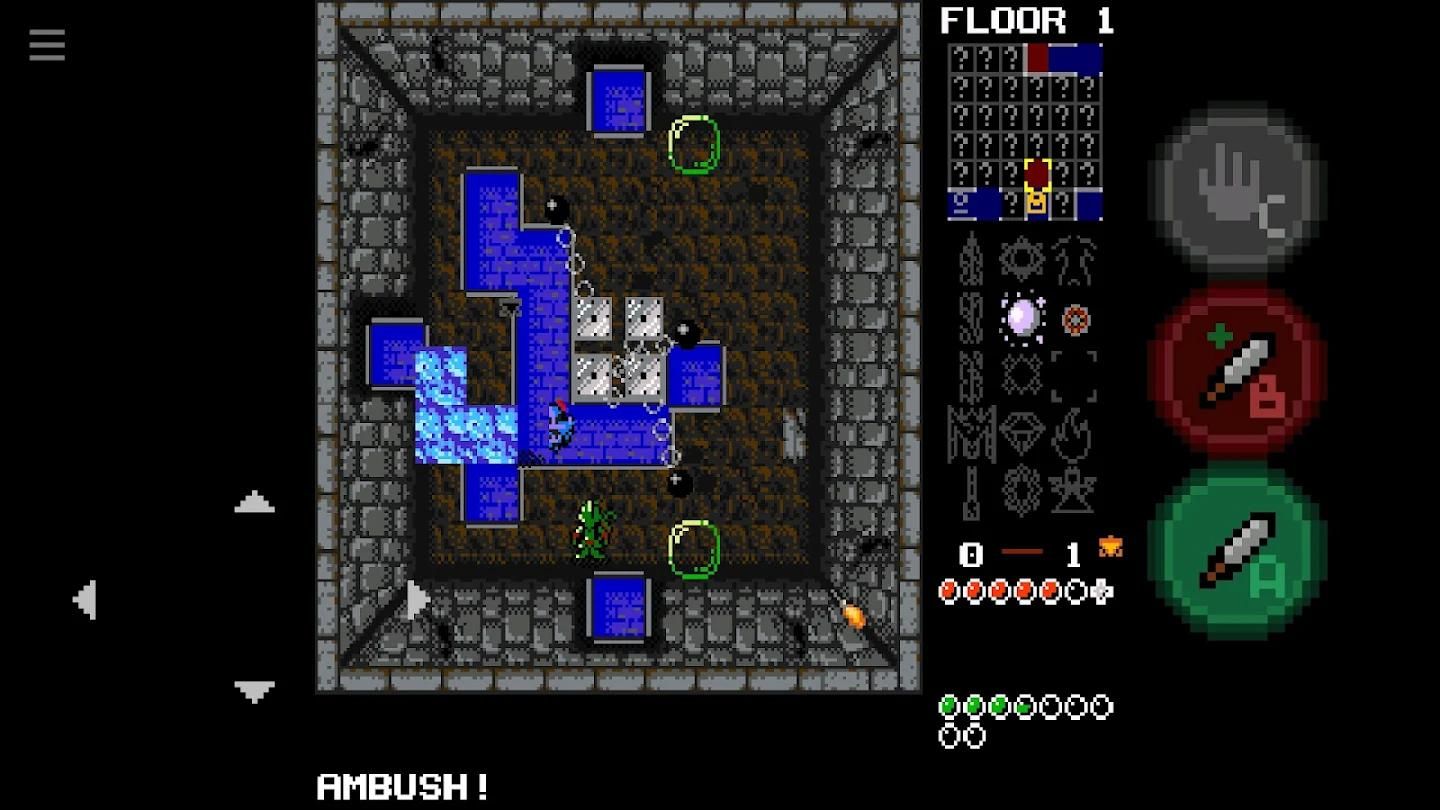The height and width of the screenshot is (810, 1440).
Task: Attack with the red B sword button
Action: click(x=1239, y=370)
